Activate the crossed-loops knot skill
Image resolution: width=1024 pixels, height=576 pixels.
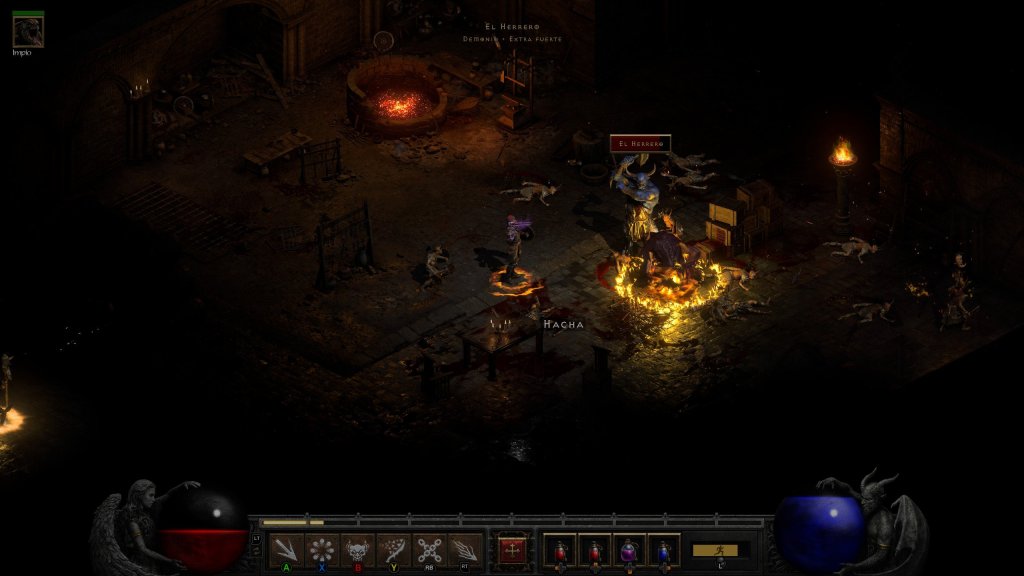[430, 550]
